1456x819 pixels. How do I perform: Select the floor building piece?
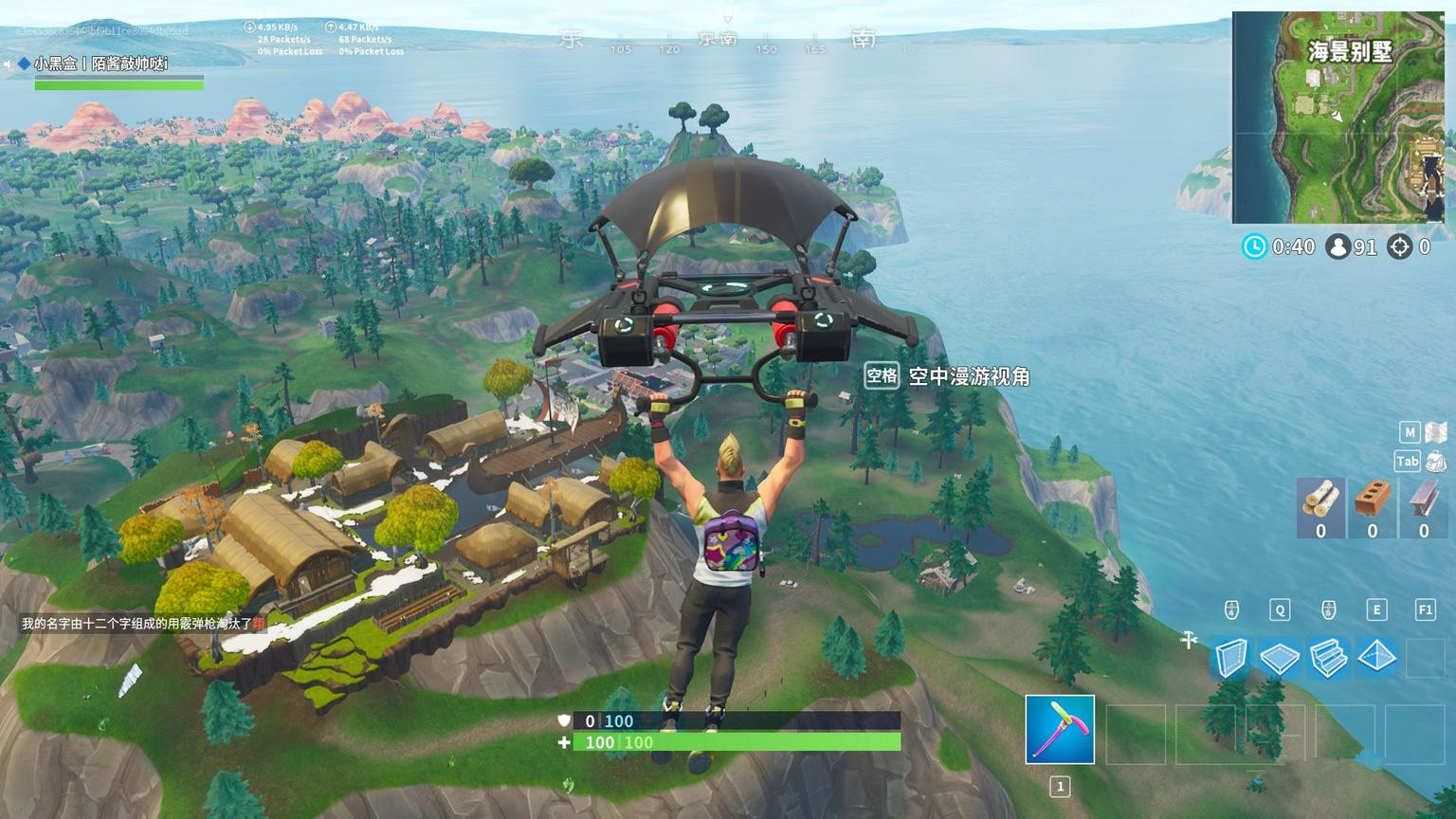[1279, 657]
